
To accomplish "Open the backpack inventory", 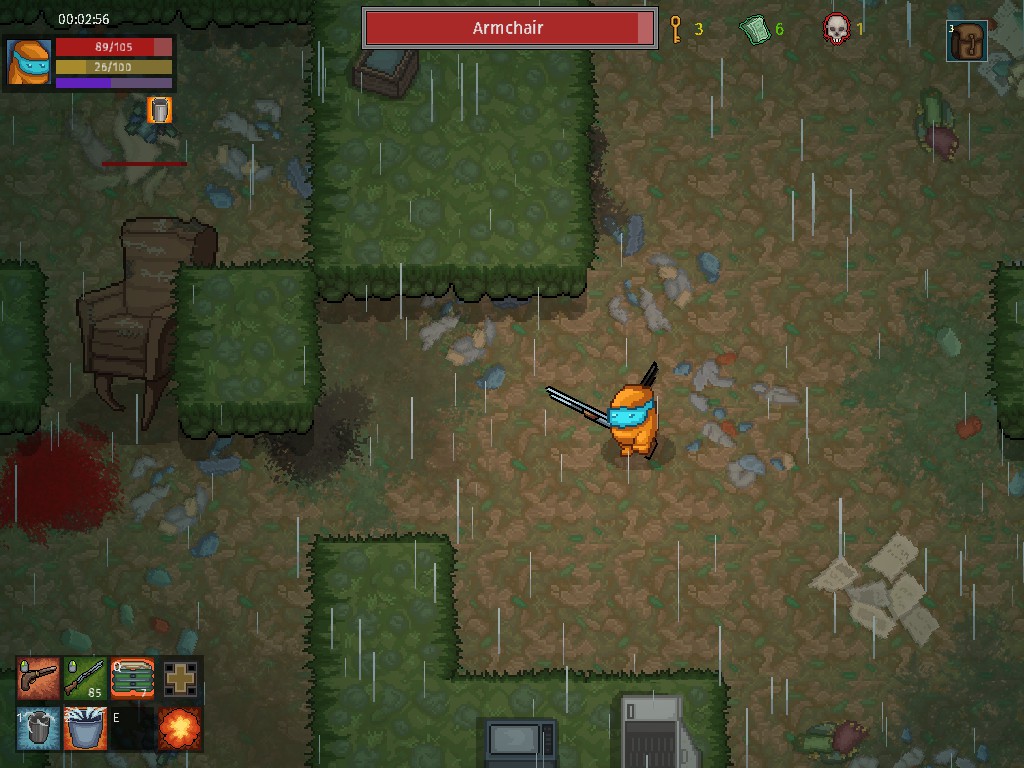I will [967, 41].
